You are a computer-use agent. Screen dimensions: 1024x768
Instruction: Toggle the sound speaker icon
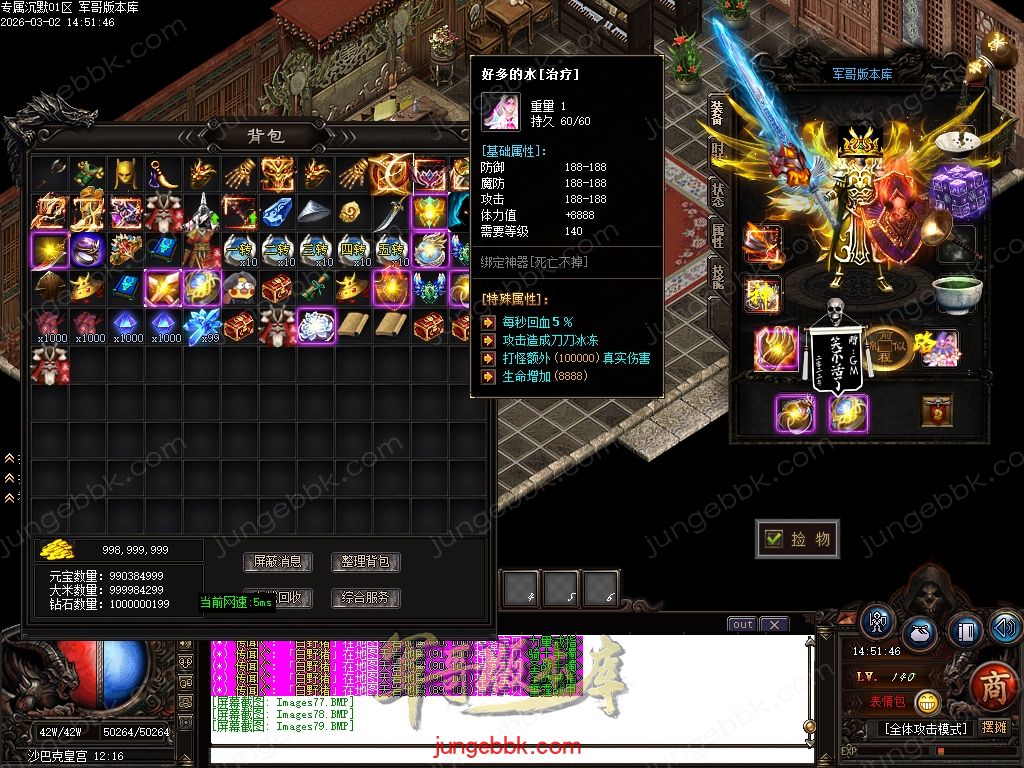coord(1004,627)
